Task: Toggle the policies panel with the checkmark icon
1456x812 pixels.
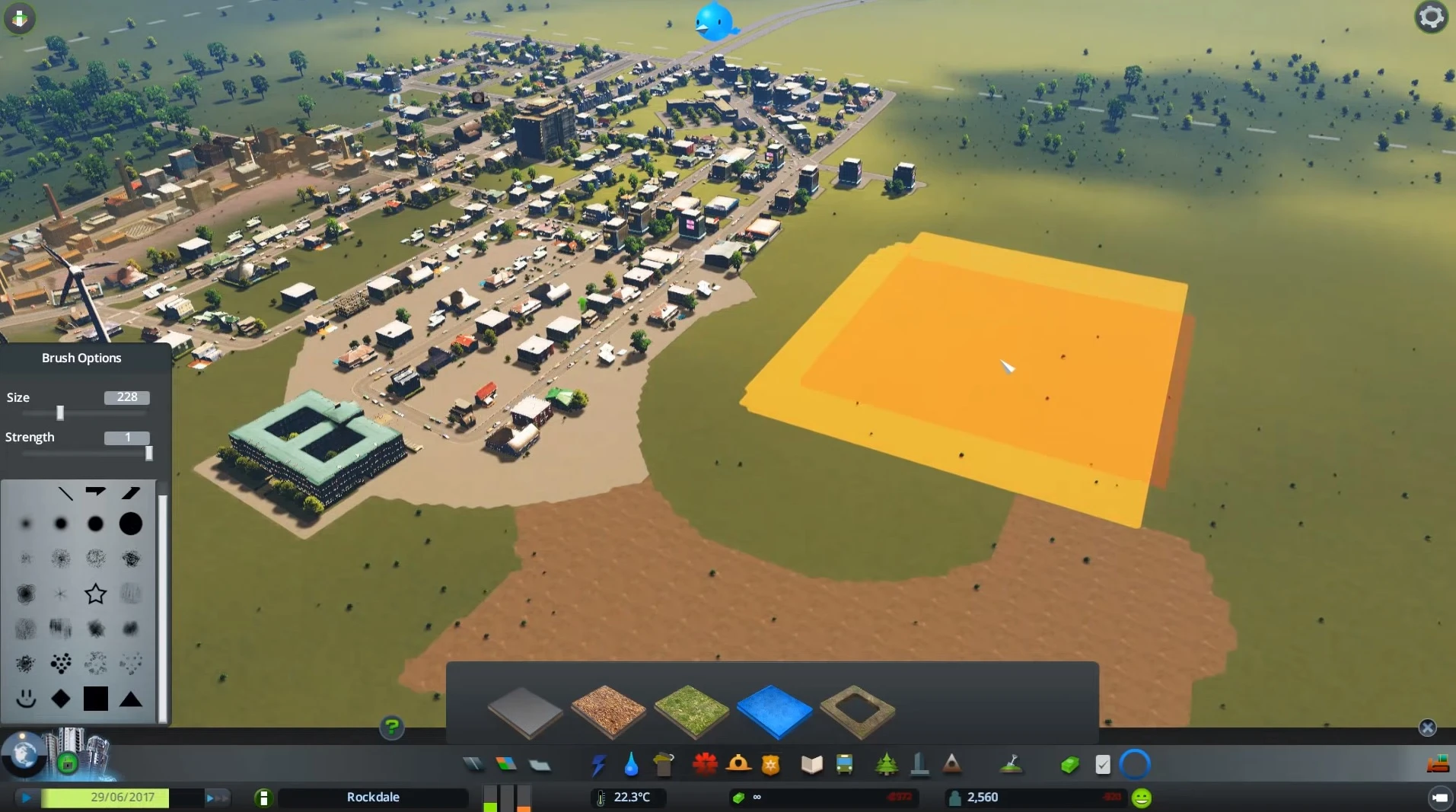Action: pyautogui.click(x=1104, y=764)
